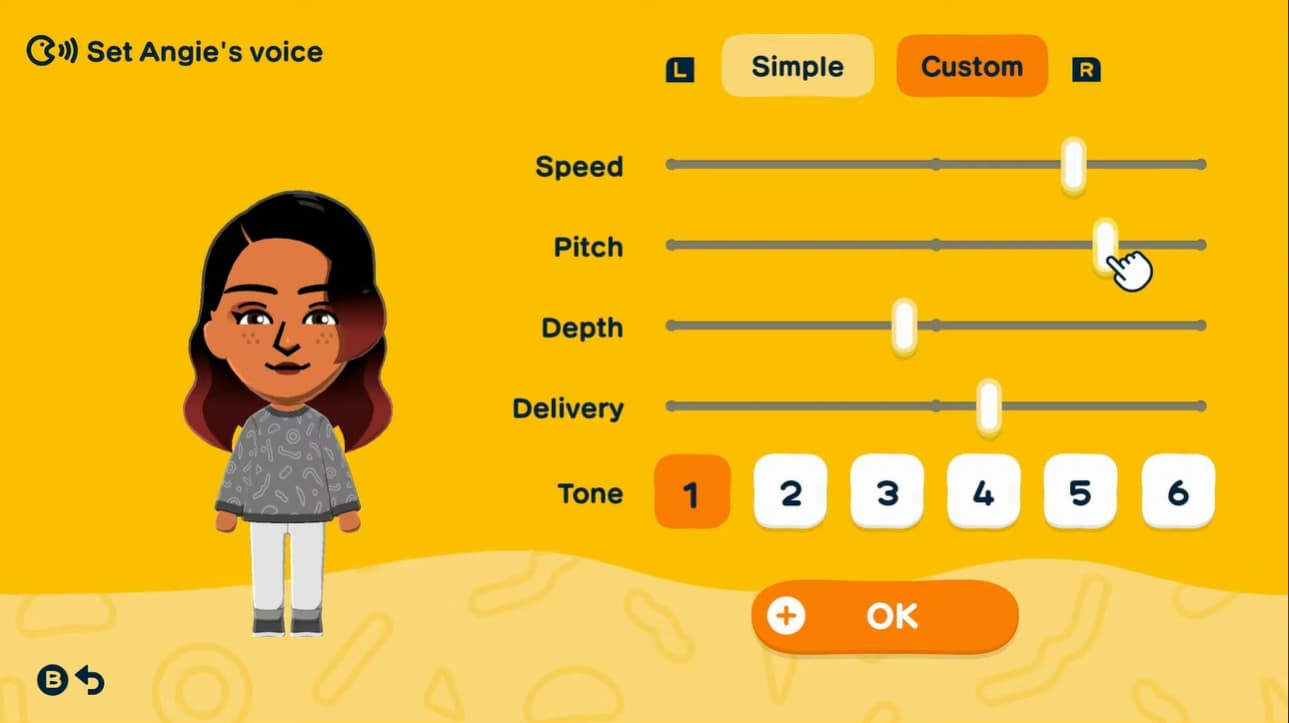Click the Depth slider handle
Image resolution: width=1289 pixels, height=723 pixels.
pos(904,325)
